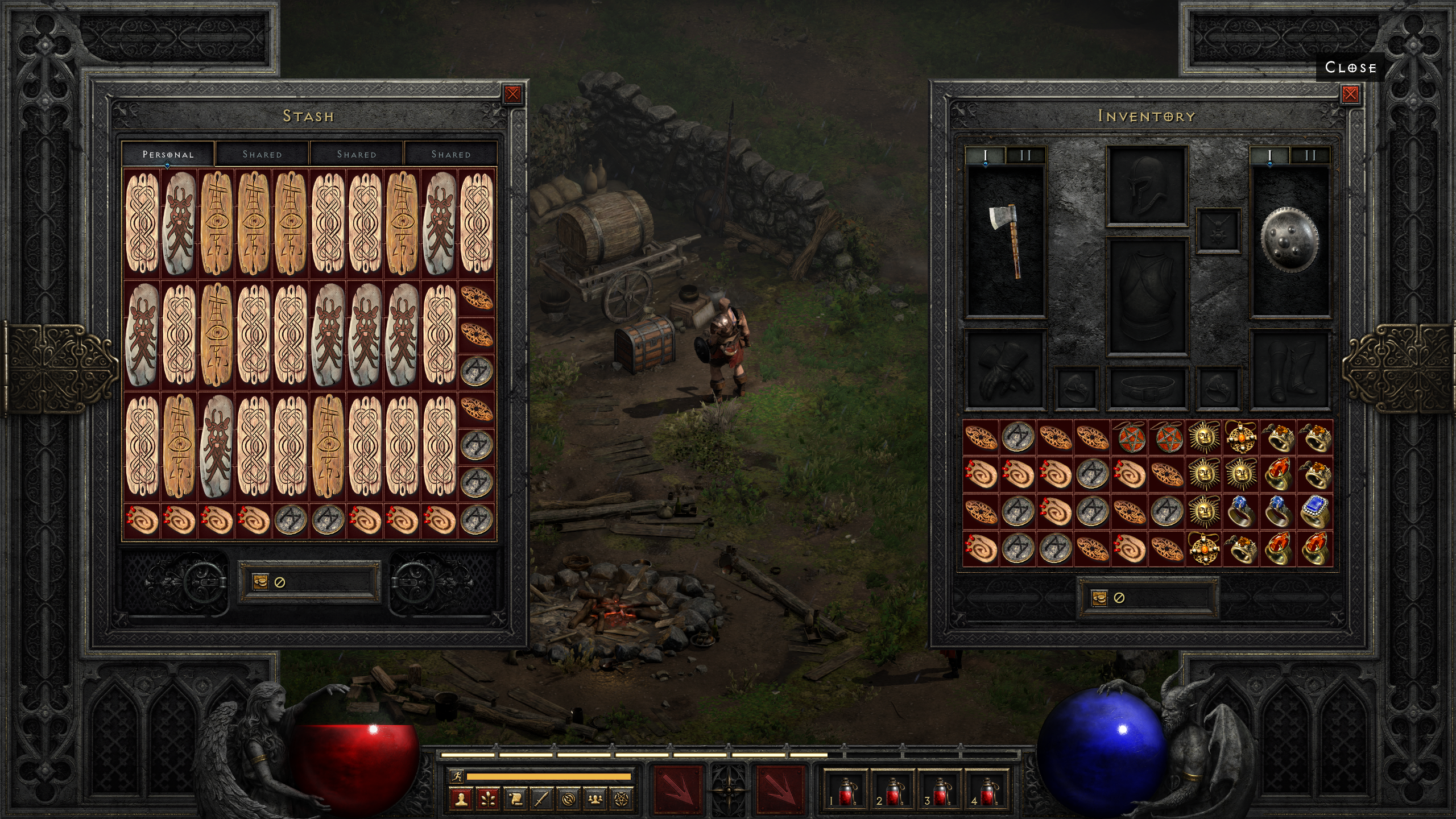Click the Stash gold coins button
1456x819 pixels.
pos(260,582)
